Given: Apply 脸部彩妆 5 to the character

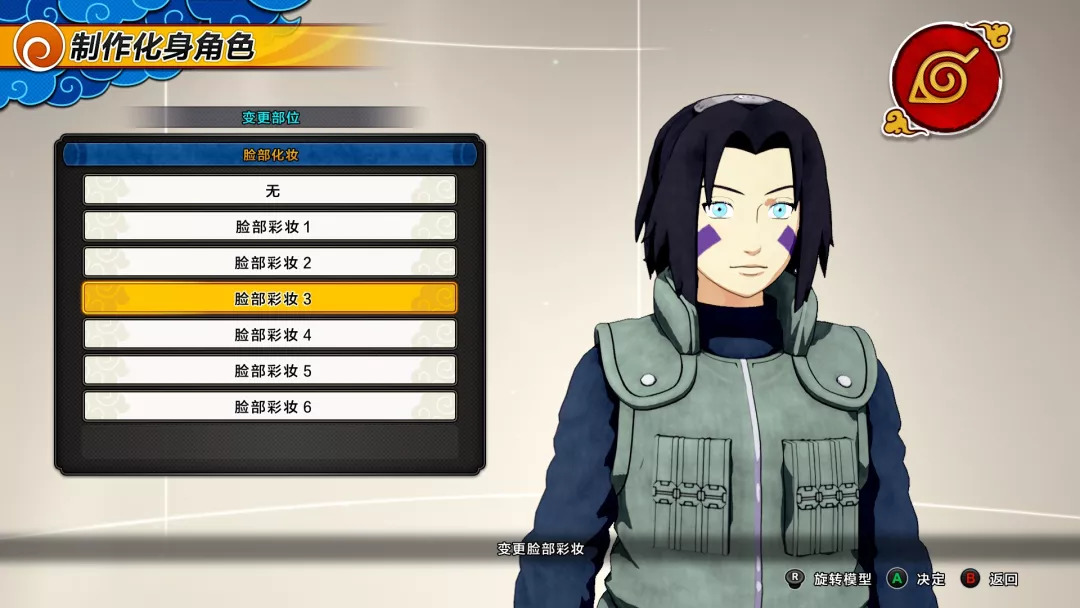Looking at the screenshot, I should (270, 370).
